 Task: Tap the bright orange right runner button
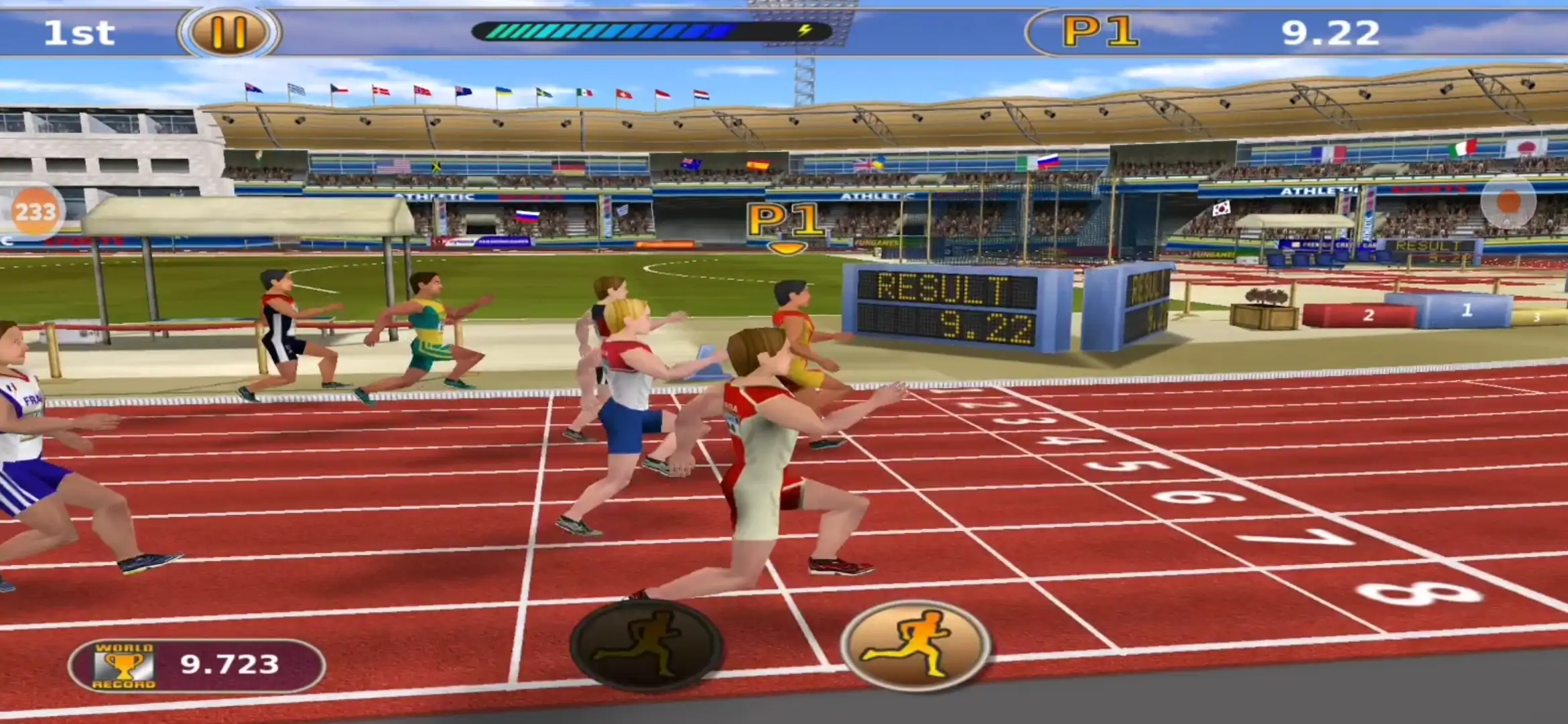click(915, 645)
